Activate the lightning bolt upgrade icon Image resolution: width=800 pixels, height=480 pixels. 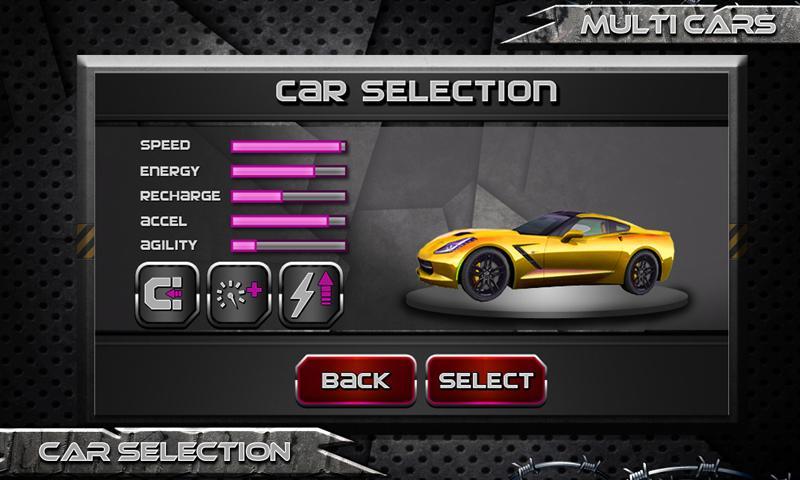312,294
